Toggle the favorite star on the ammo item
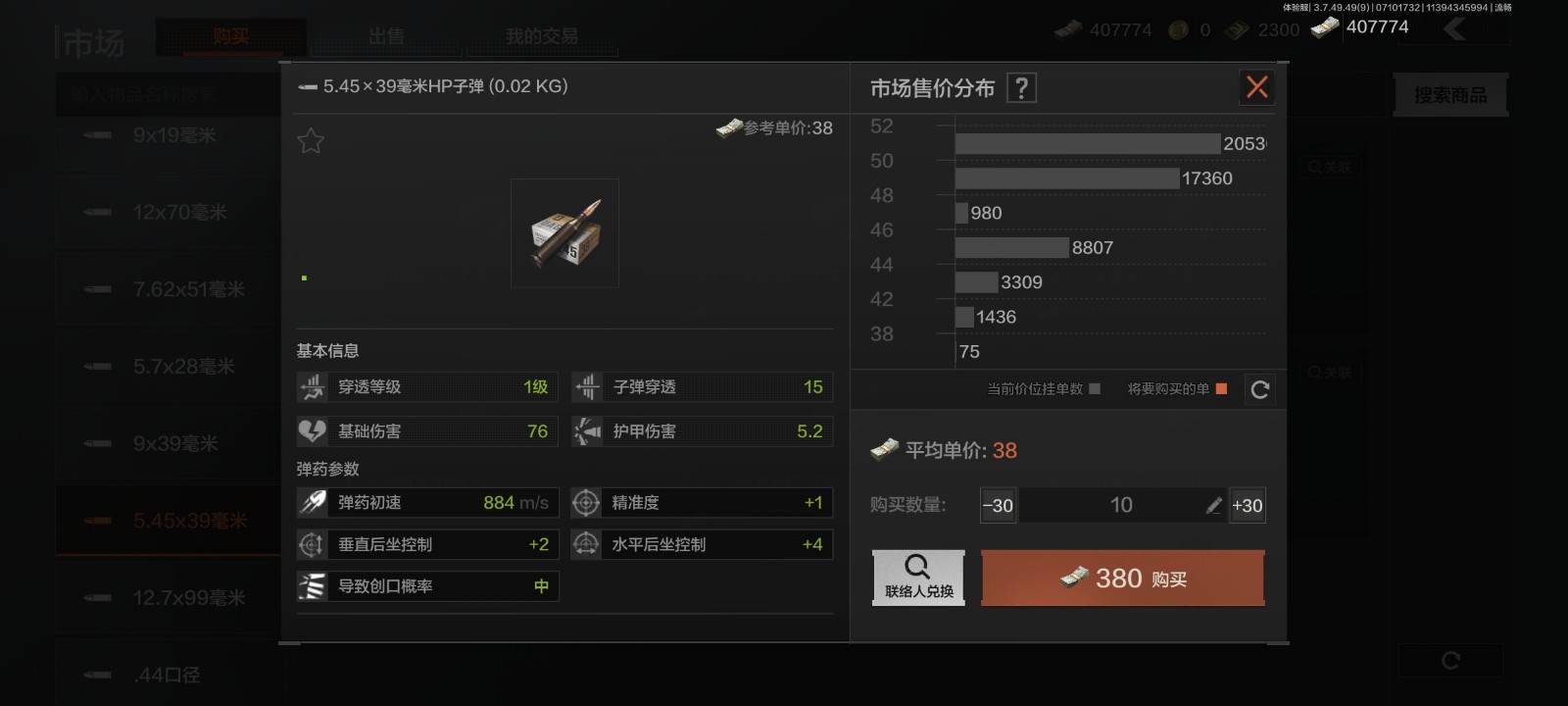The height and width of the screenshot is (706, 1568). (311, 140)
